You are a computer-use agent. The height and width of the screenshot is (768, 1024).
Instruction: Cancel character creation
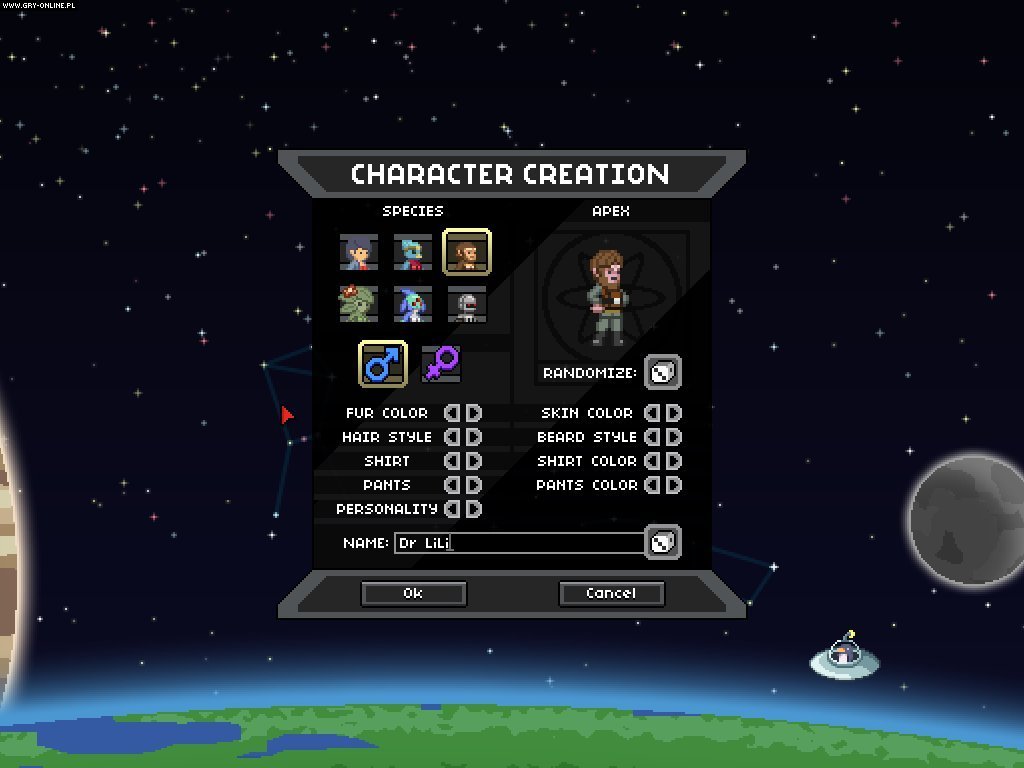click(x=611, y=593)
